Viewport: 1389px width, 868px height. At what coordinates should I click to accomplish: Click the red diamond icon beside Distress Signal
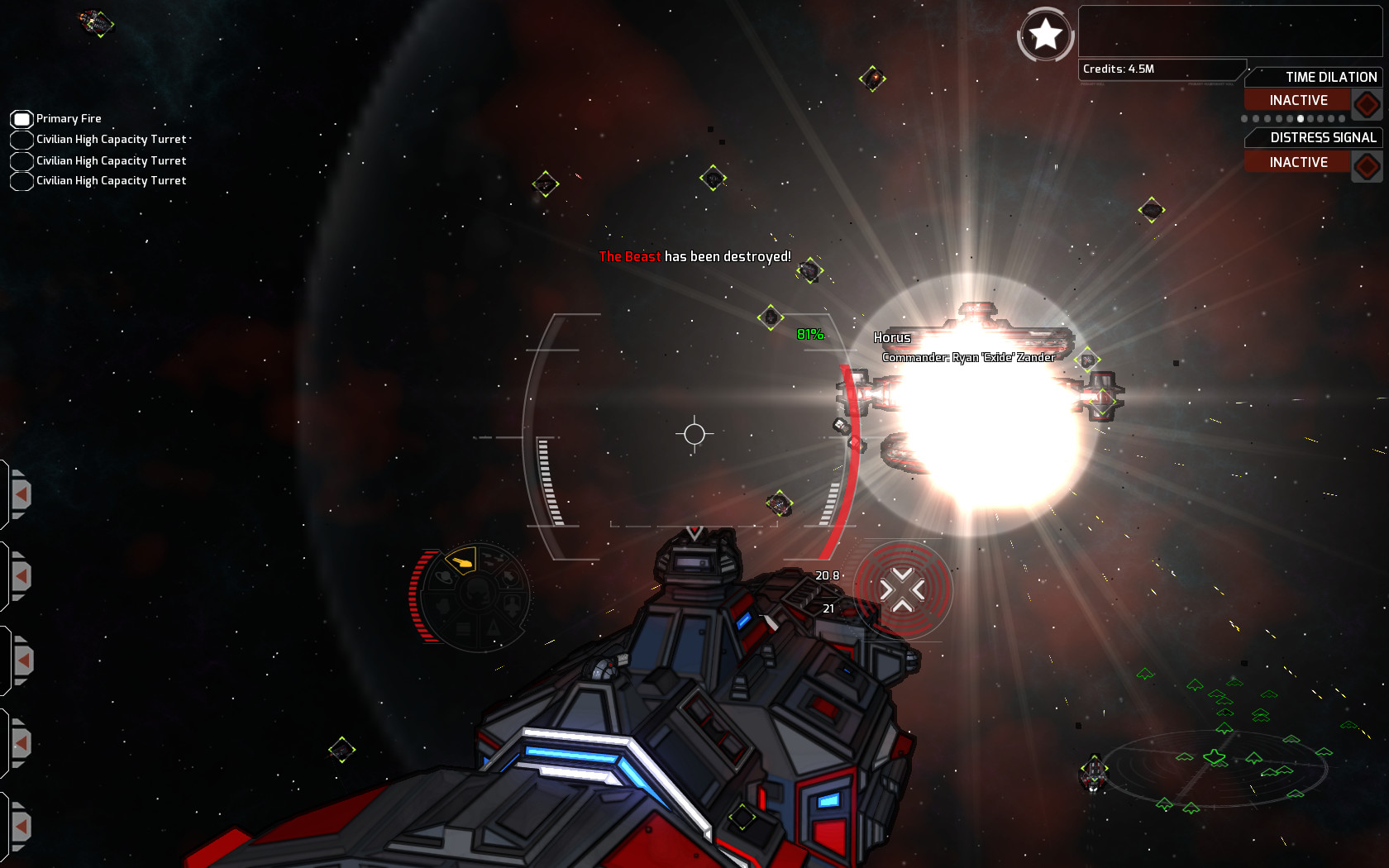[x=1368, y=164]
